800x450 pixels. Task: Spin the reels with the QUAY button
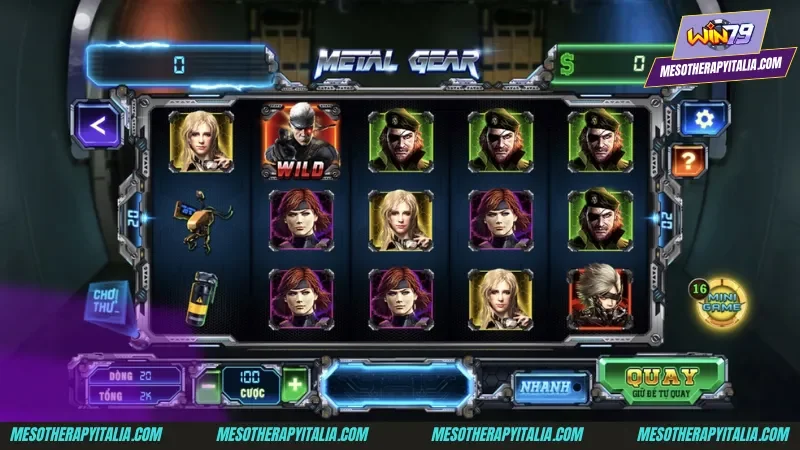coord(661,381)
